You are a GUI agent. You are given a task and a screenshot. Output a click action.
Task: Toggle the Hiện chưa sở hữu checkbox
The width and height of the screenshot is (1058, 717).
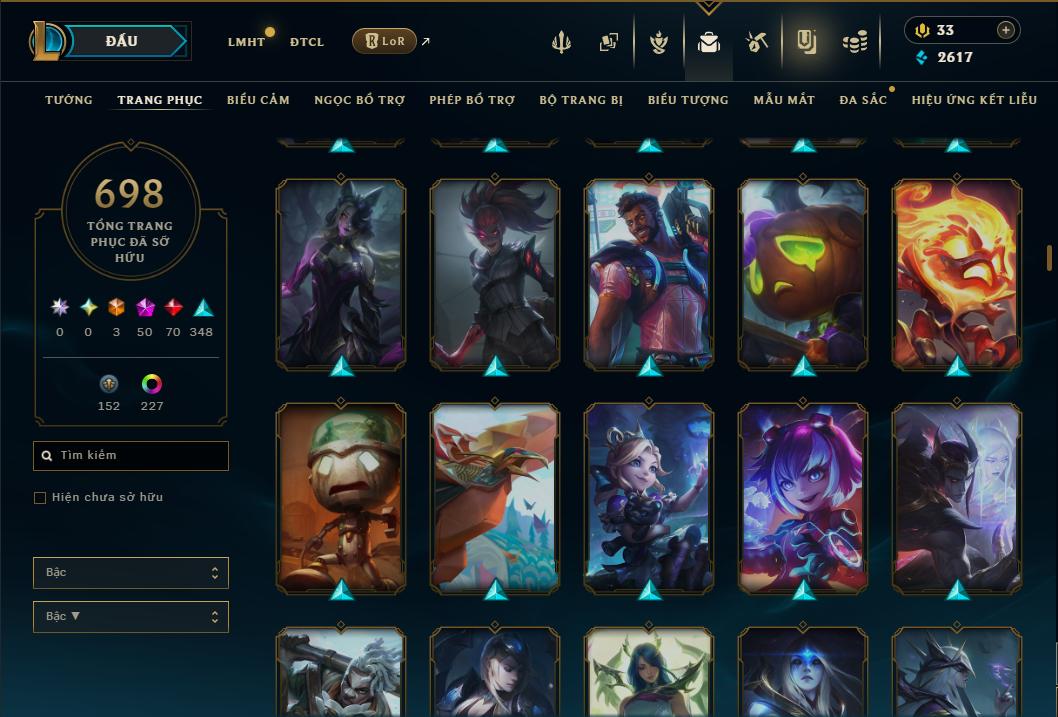[40, 498]
